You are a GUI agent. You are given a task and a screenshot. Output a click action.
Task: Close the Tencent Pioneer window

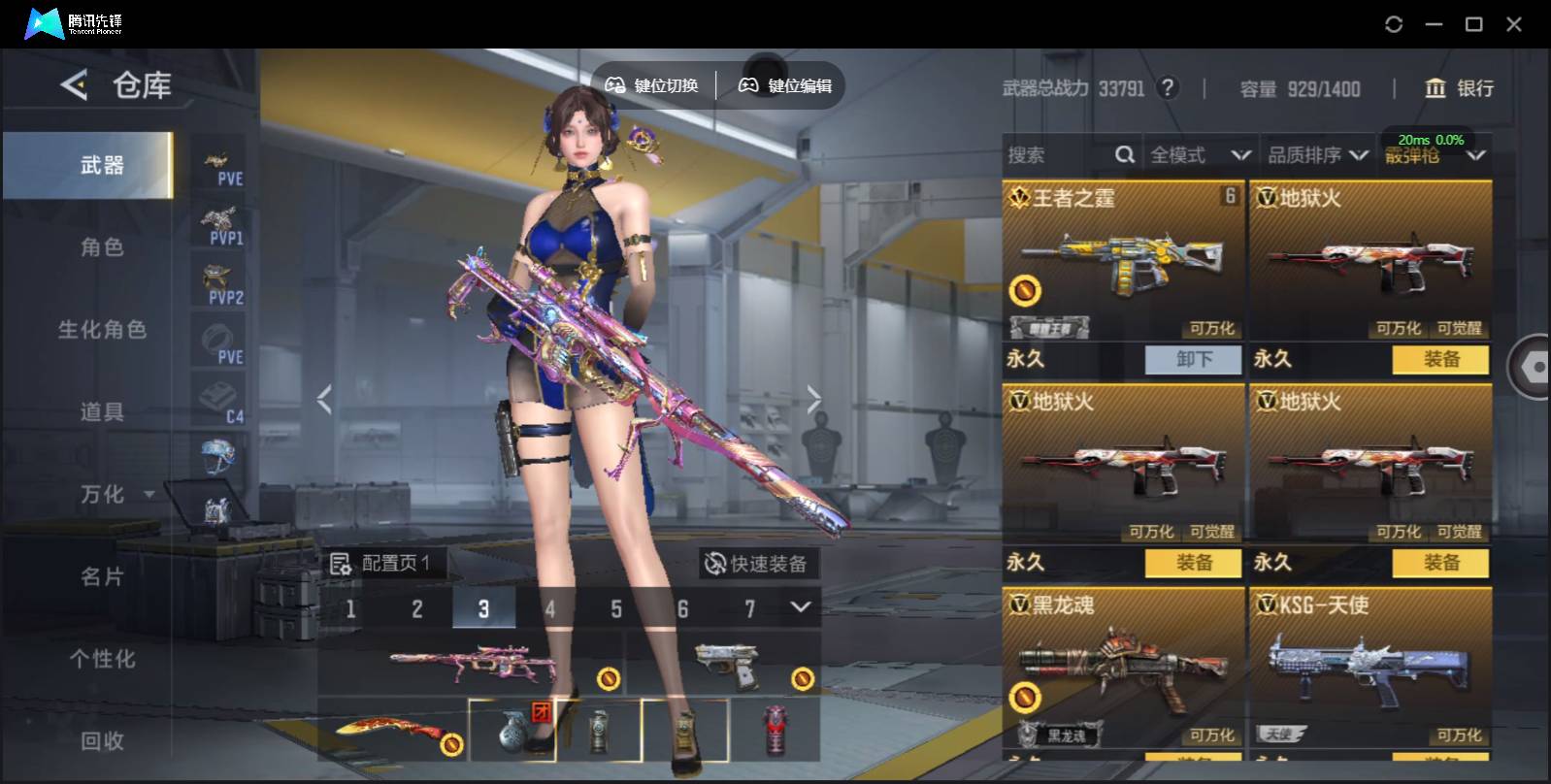1513,24
